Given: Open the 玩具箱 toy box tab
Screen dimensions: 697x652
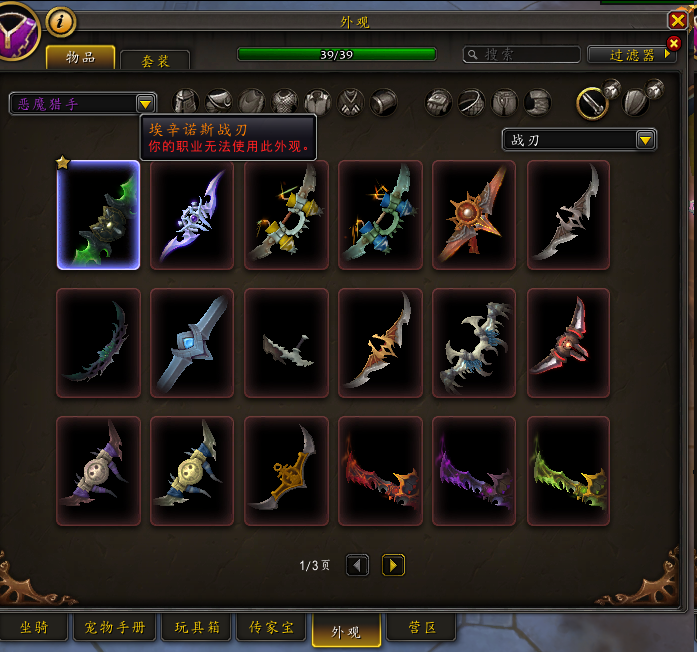Looking at the screenshot, I should coord(198,628).
